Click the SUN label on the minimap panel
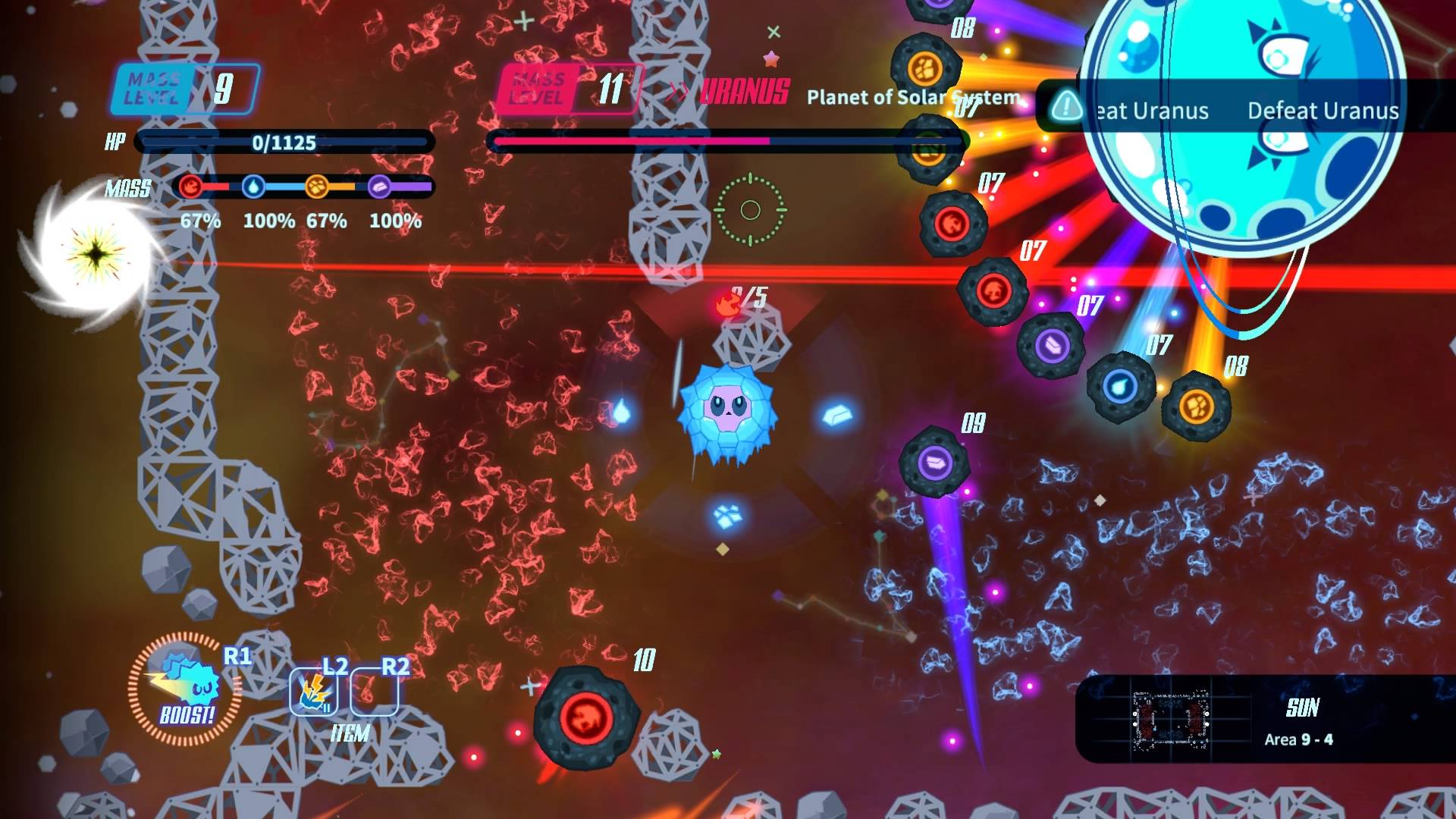 tap(1303, 707)
